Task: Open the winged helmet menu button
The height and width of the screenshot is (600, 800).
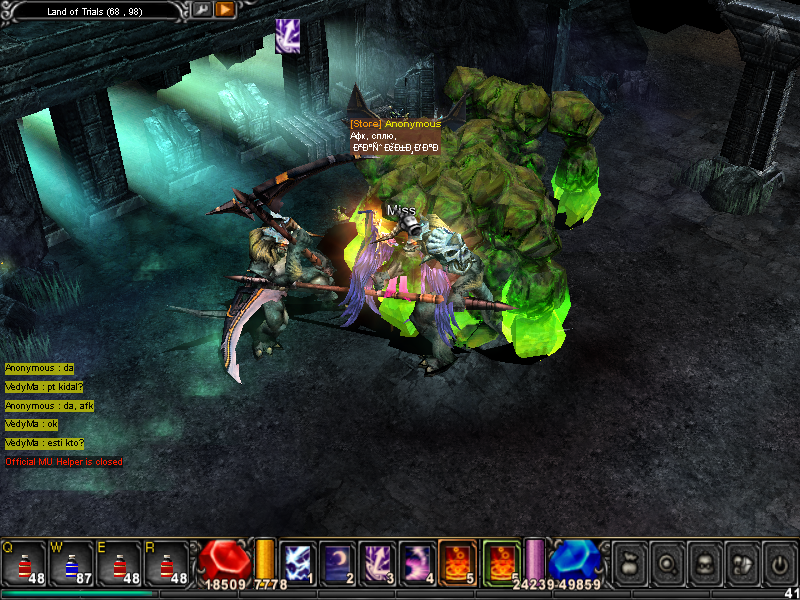Action: click(x=741, y=565)
